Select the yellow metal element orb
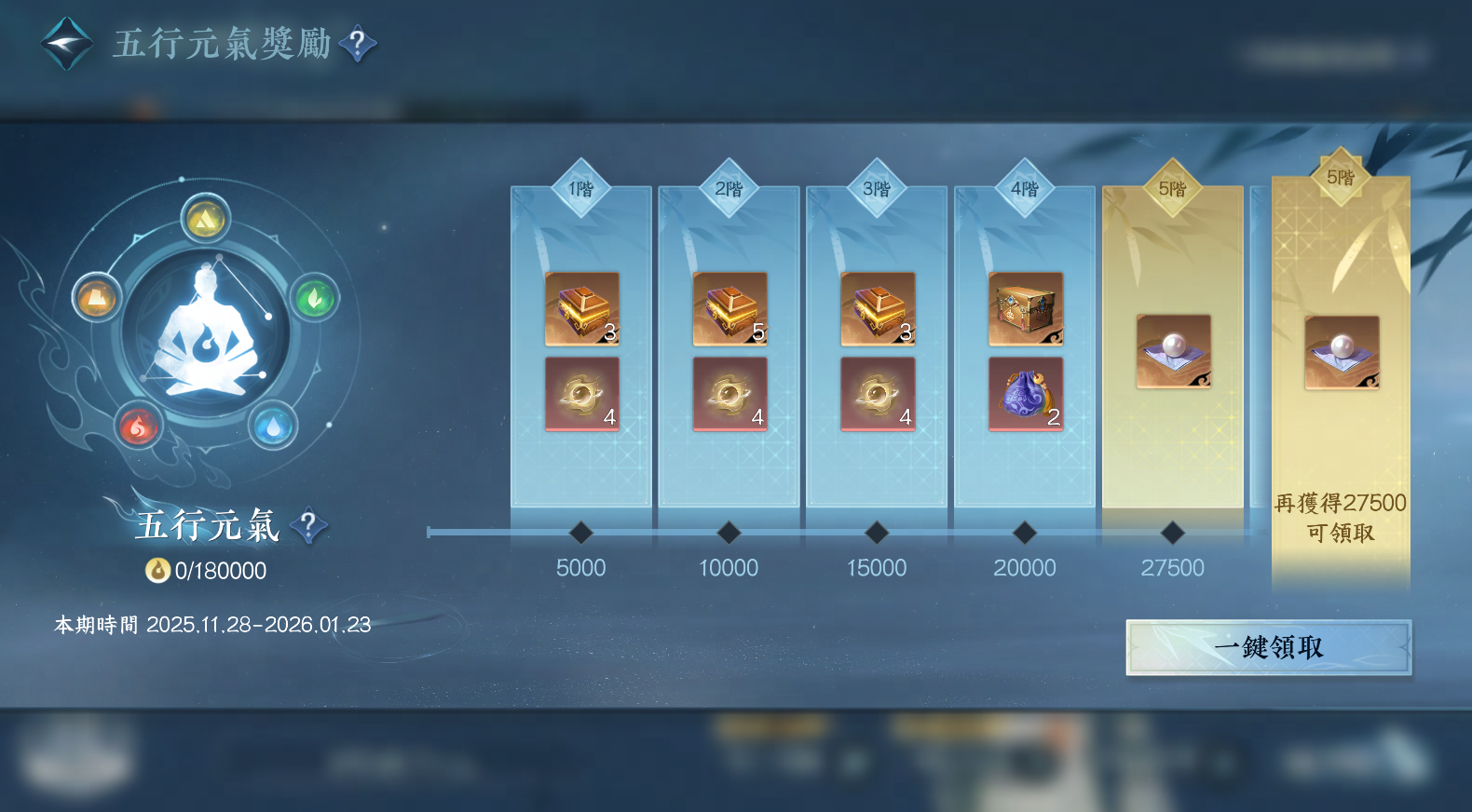1472x812 pixels. (205, 219)
